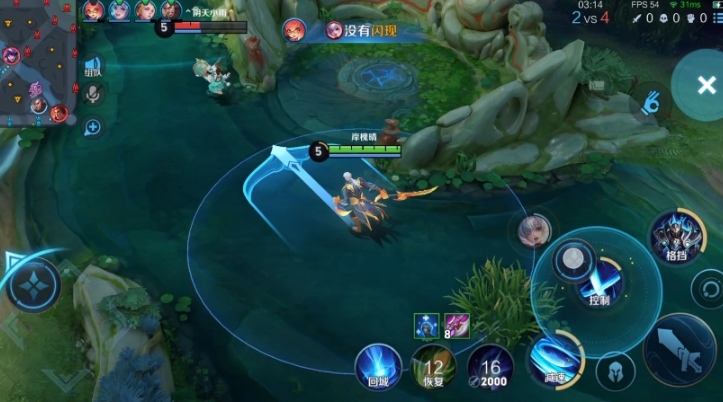The image size is (723, 402).
Task: Tap the virtual movement joystick
Action: [34, 286]
